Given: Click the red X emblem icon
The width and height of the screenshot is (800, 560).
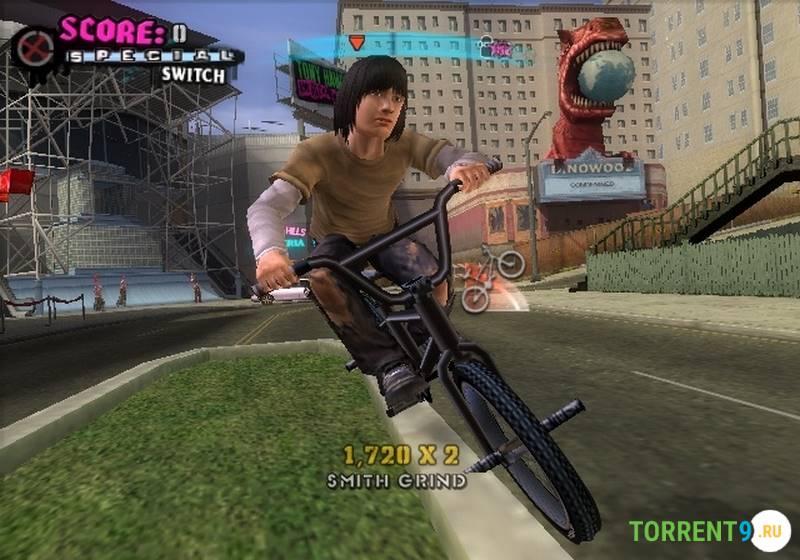Looking at the screenshot, I should coord(35,47).
